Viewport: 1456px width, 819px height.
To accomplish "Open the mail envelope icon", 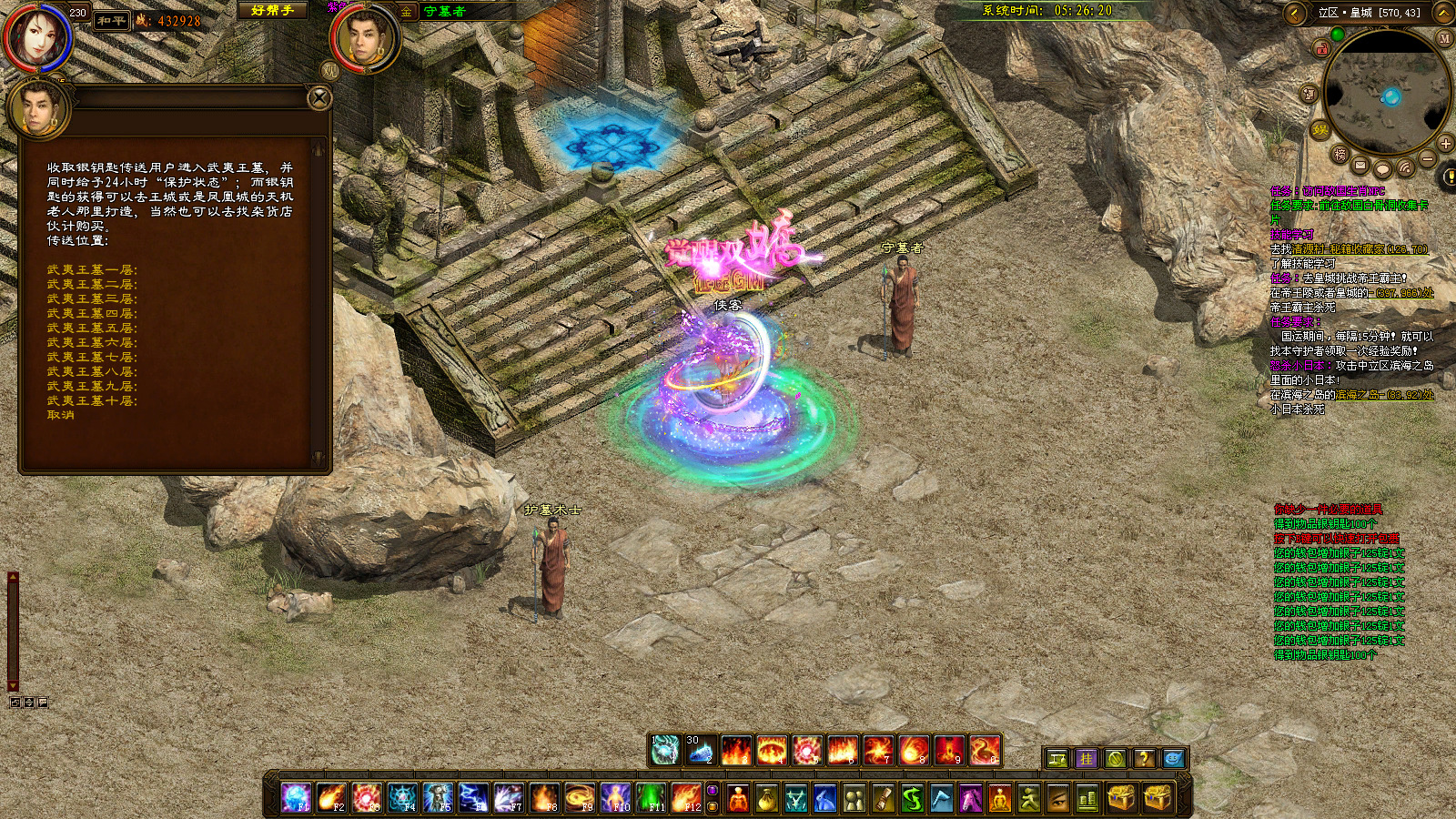I will [1360, 166].
